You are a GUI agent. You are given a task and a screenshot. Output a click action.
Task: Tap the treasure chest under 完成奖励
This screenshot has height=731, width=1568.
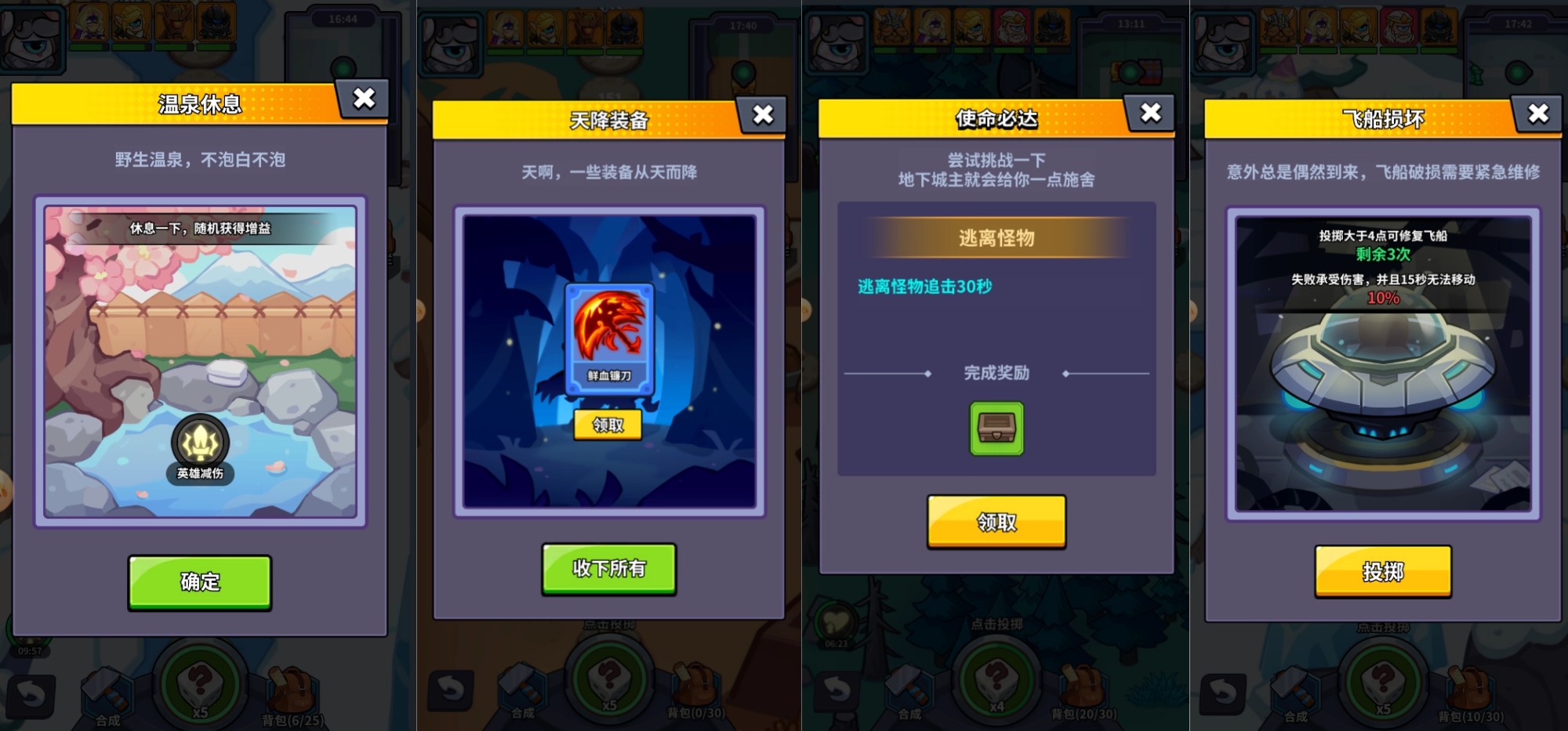996,429
